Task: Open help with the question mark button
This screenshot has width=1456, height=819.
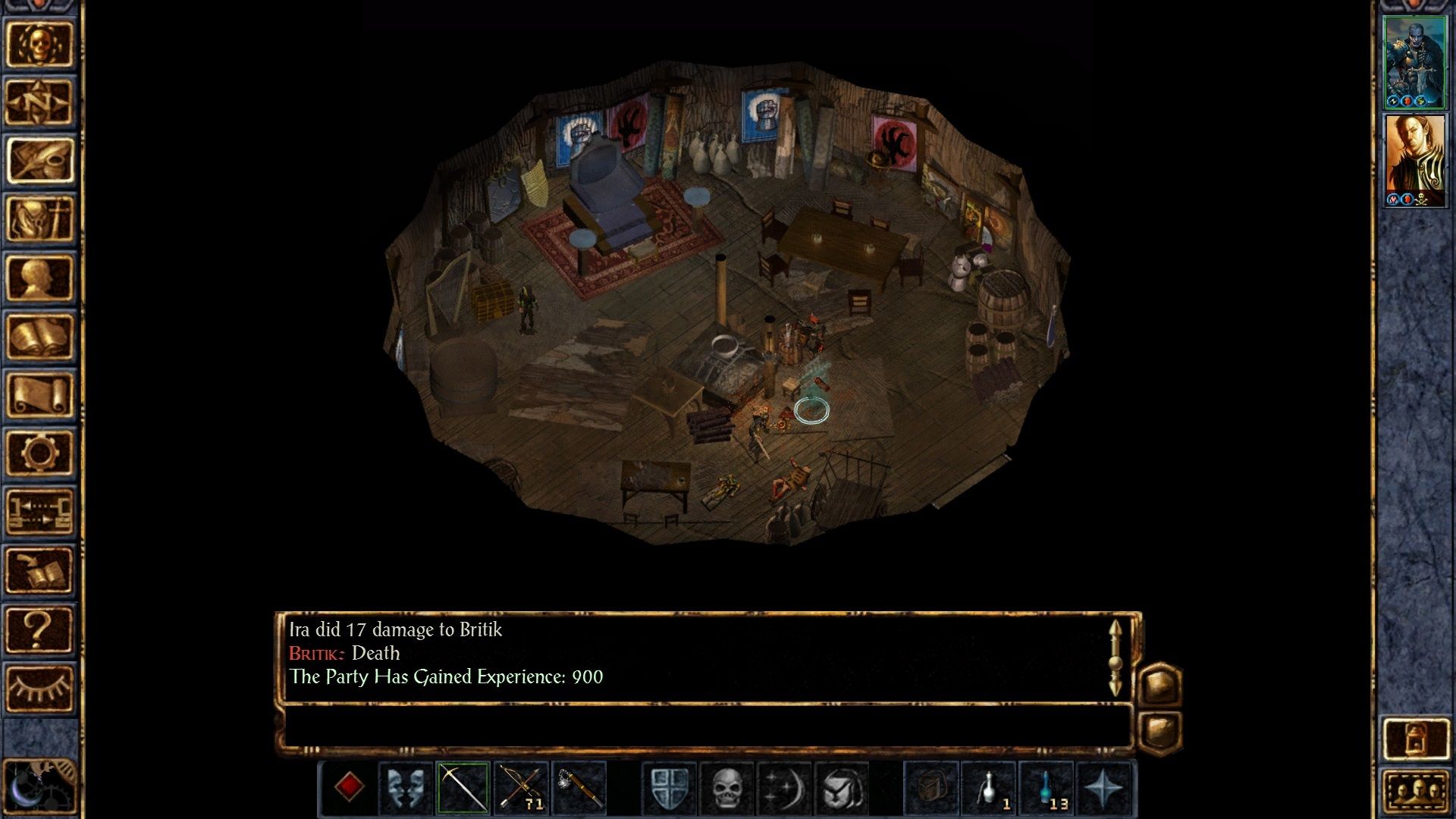Action: [39, 629]
